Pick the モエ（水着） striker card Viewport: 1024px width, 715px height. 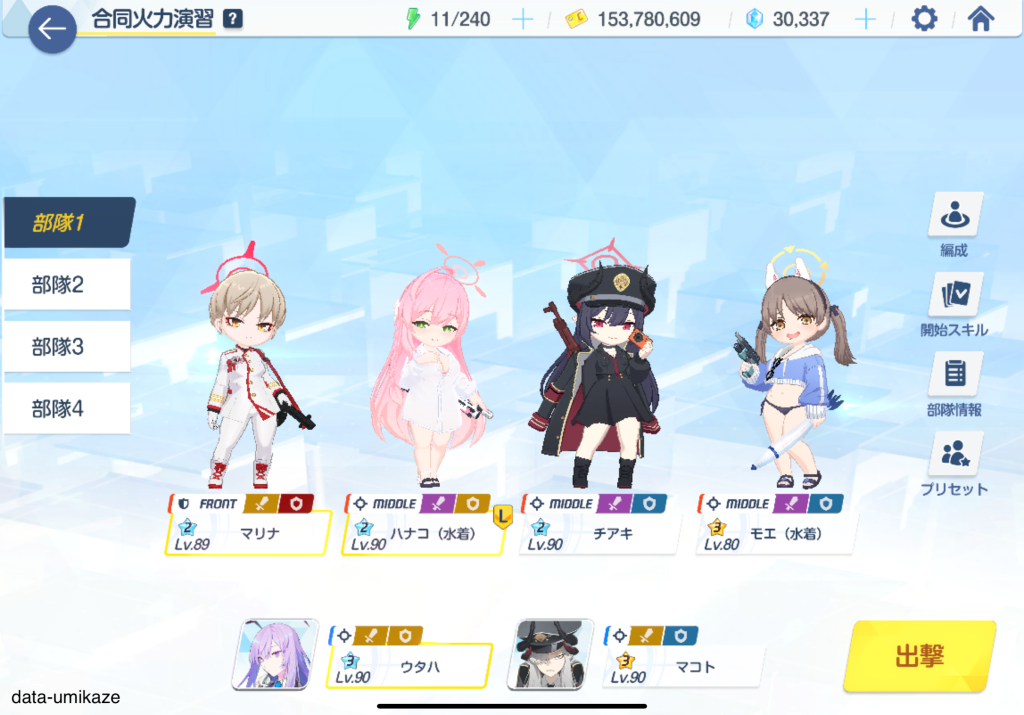[x=775, y=532]
